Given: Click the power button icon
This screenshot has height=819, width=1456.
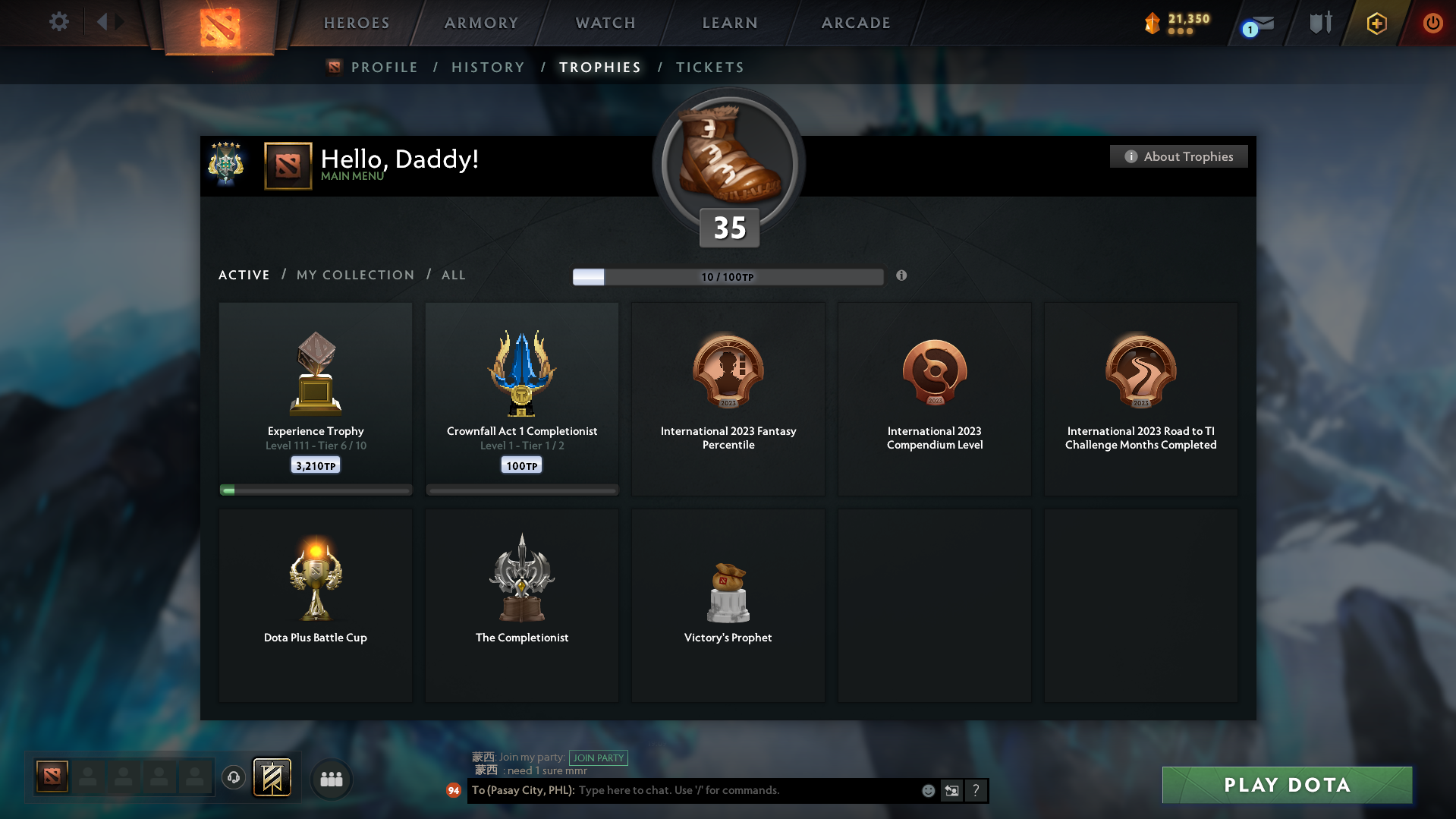Looking at the screenshot, I should pos(1432,23).
